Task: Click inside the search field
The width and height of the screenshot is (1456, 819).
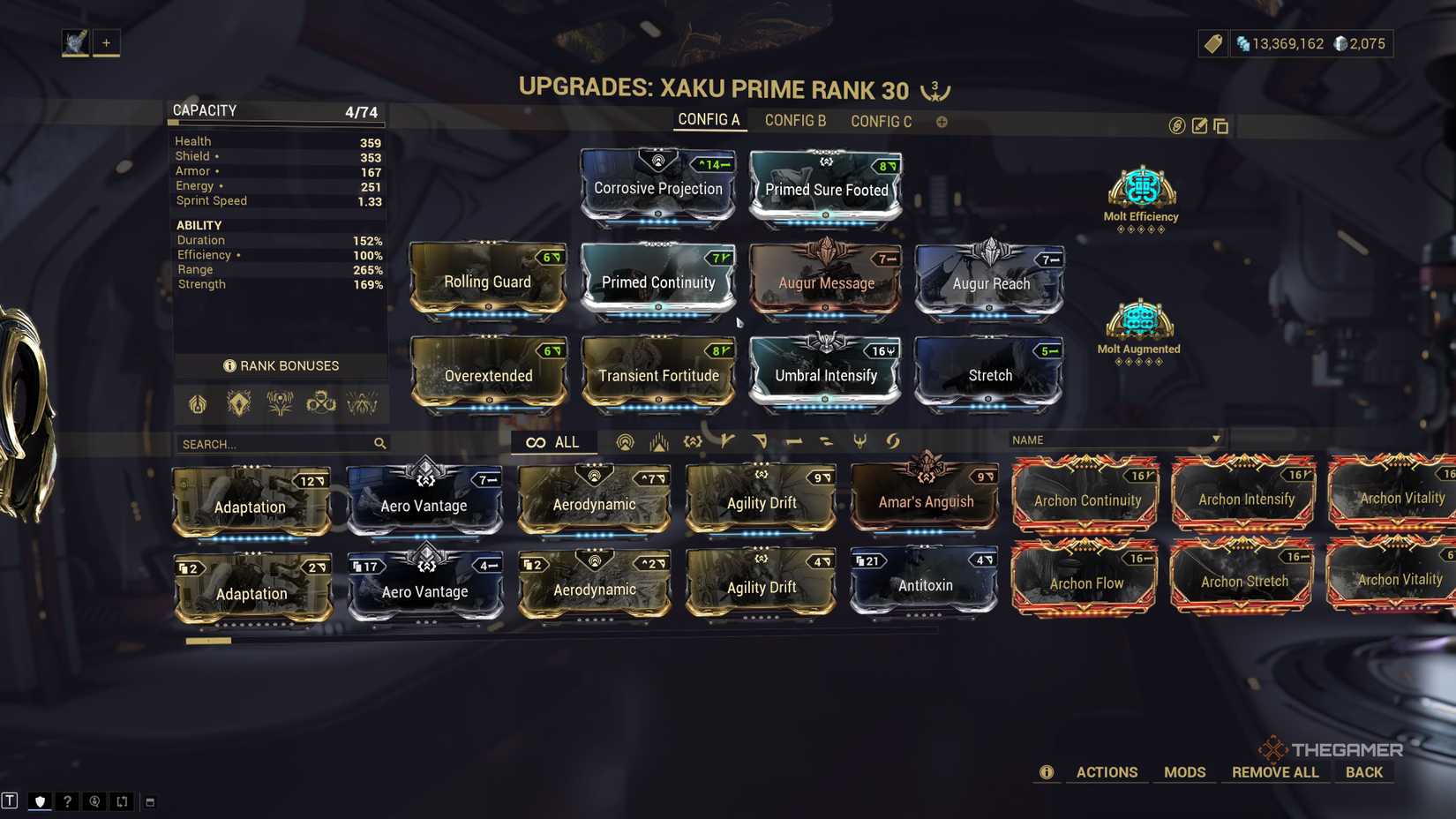Action: 265,443
